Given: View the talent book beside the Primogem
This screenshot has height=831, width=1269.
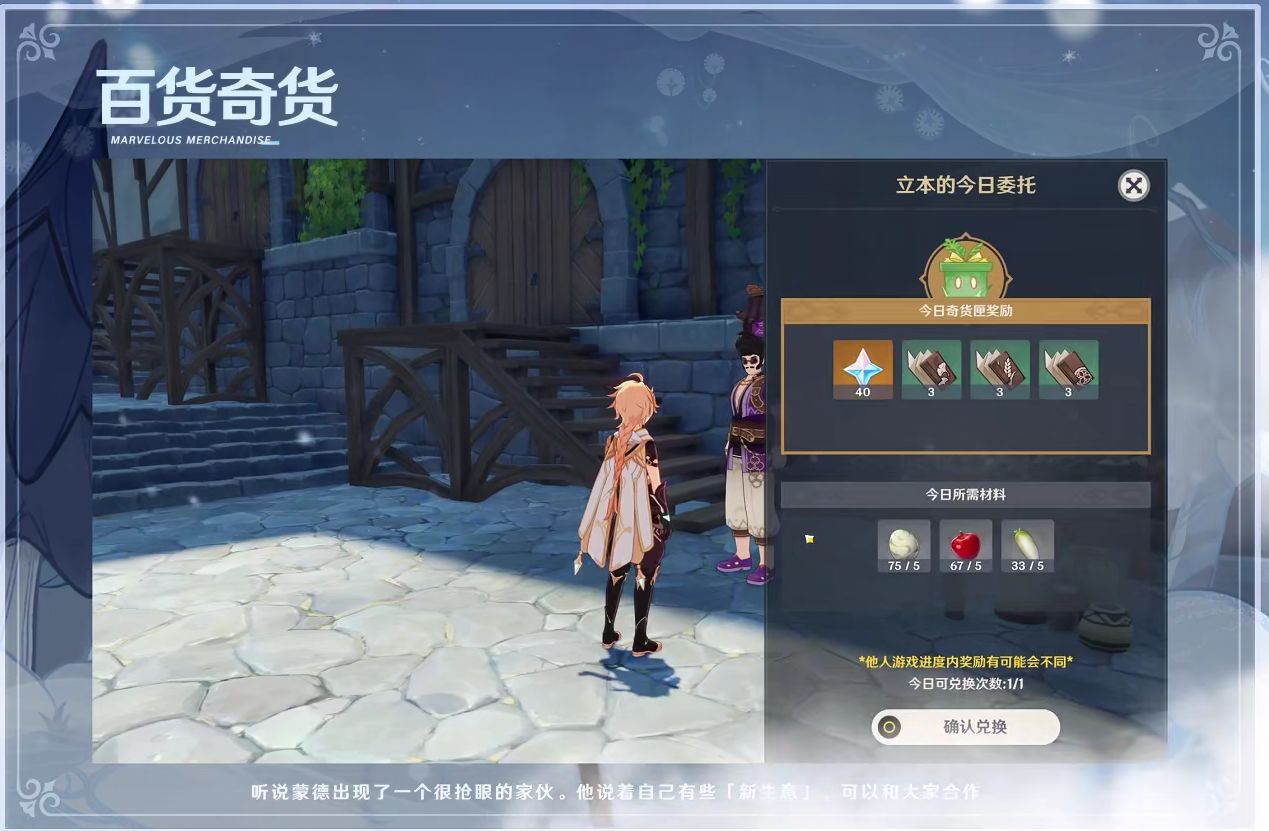Looking at the screenshot, I should (x=931, y=369).
